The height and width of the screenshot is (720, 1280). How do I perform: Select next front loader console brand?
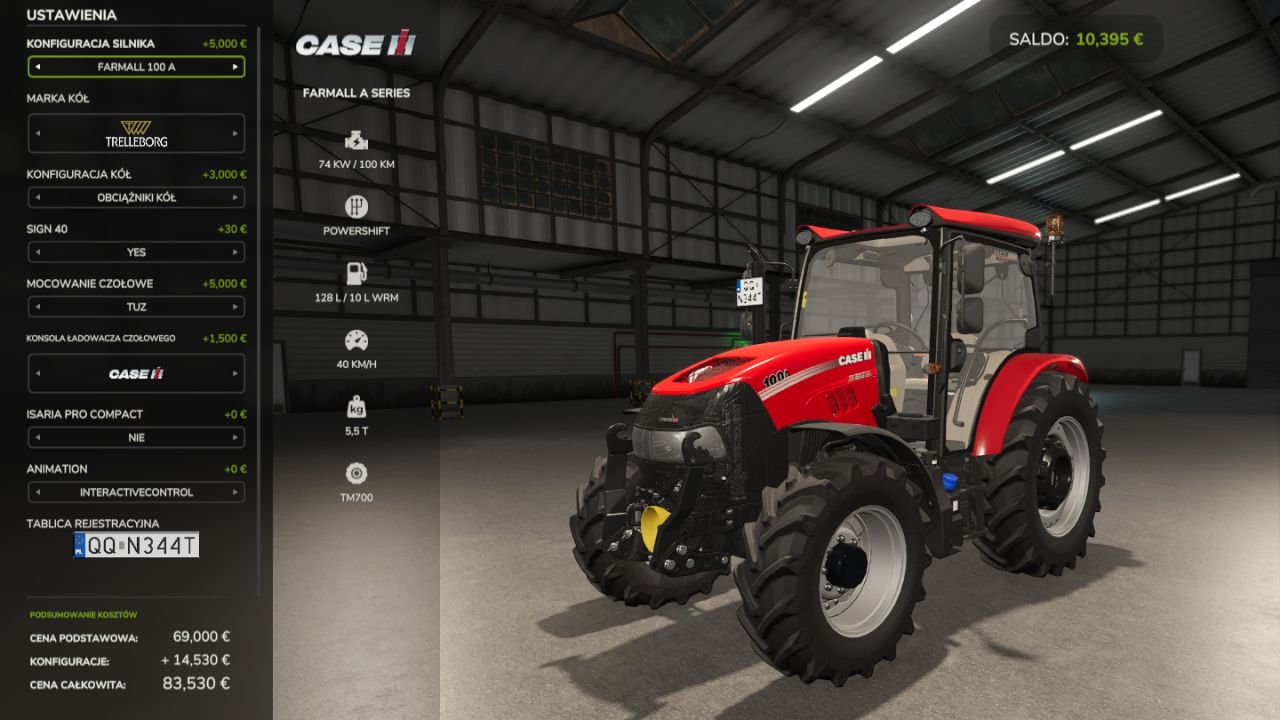(x=235, y=374)
